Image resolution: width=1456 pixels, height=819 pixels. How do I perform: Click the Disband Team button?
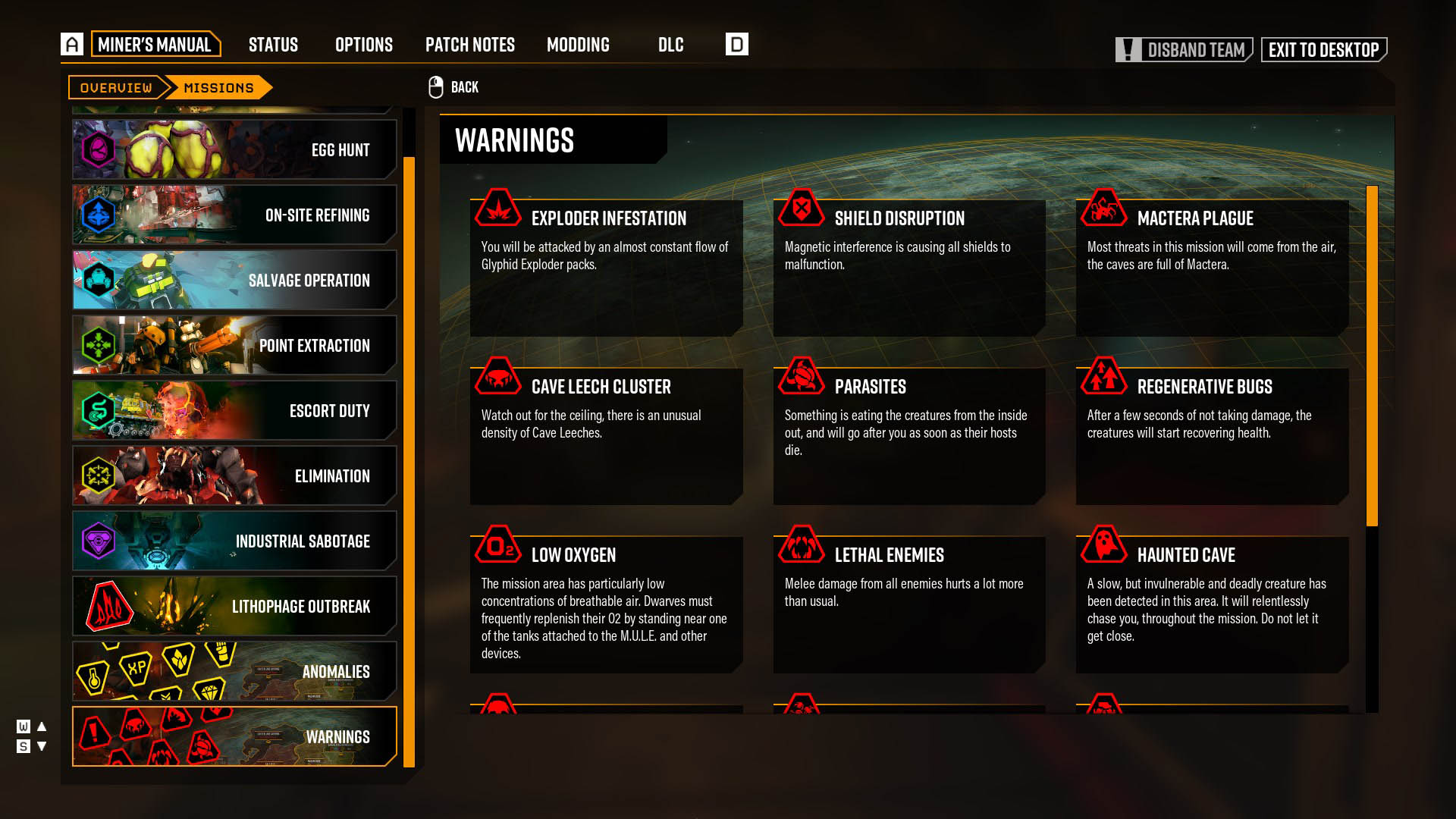[x=1184, y=50]
